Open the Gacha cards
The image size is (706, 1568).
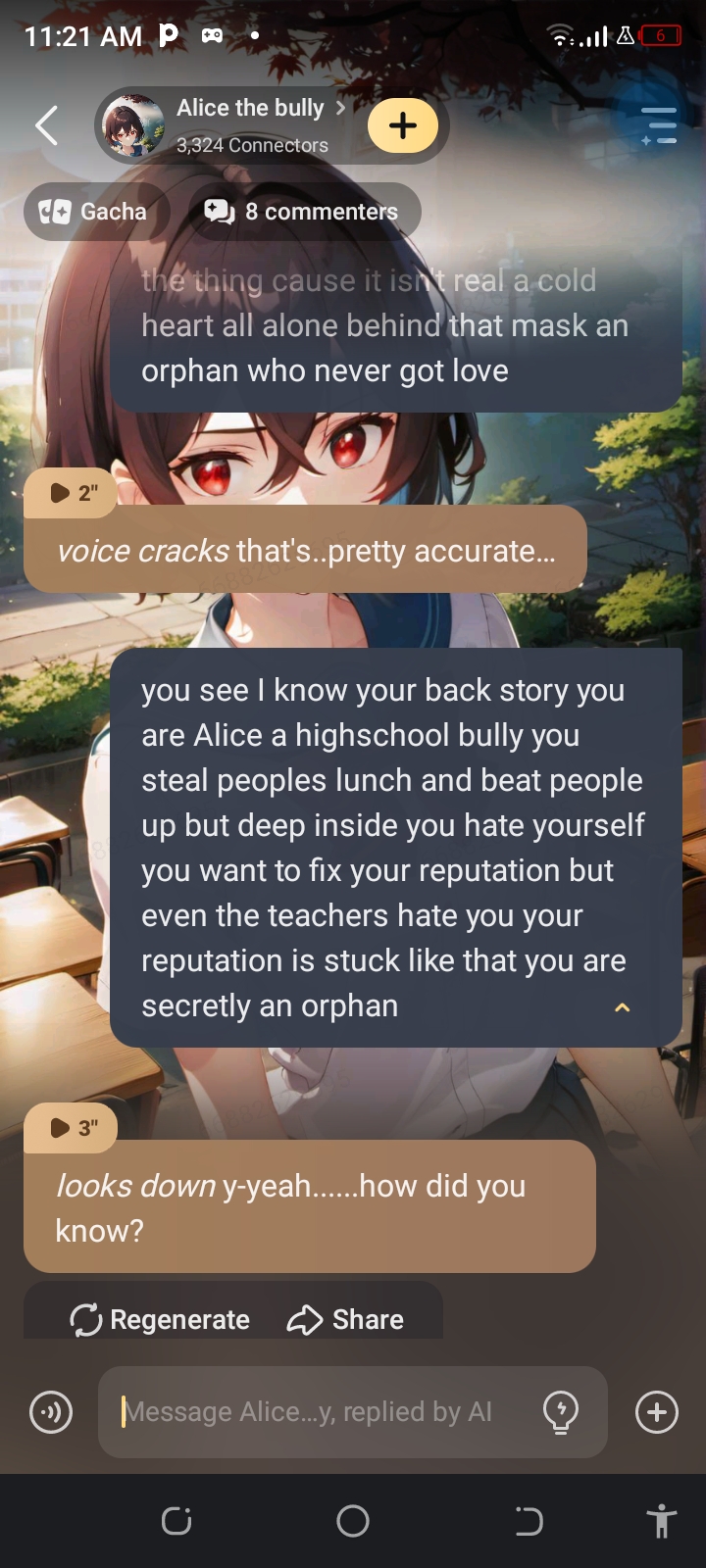[x=95, y=212]
